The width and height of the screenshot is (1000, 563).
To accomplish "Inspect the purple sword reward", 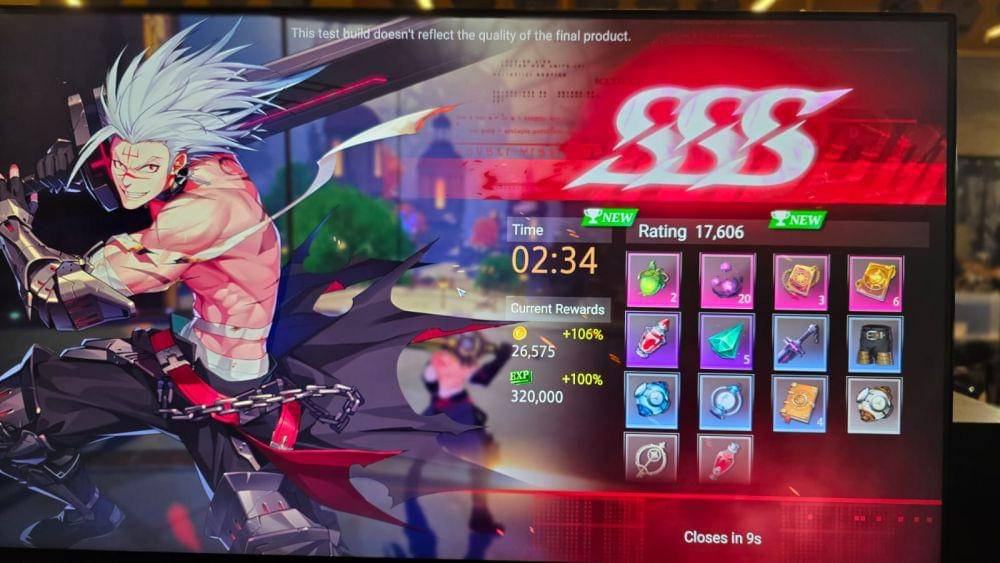I will [801, 343].
